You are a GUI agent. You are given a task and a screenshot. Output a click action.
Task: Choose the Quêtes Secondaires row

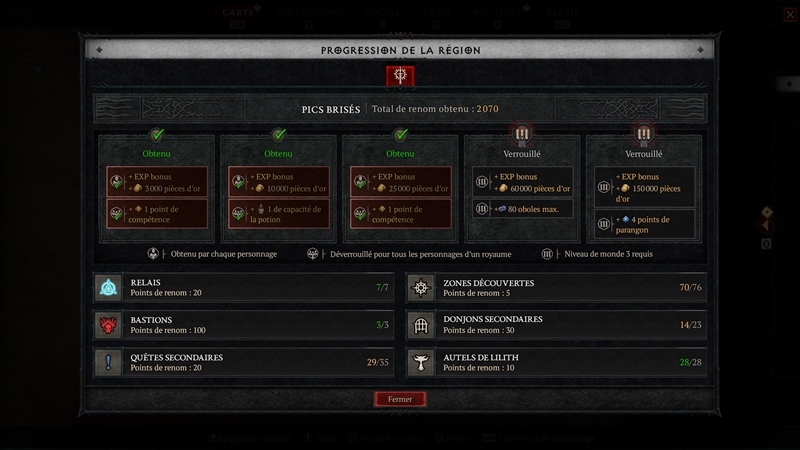(244, 362)
